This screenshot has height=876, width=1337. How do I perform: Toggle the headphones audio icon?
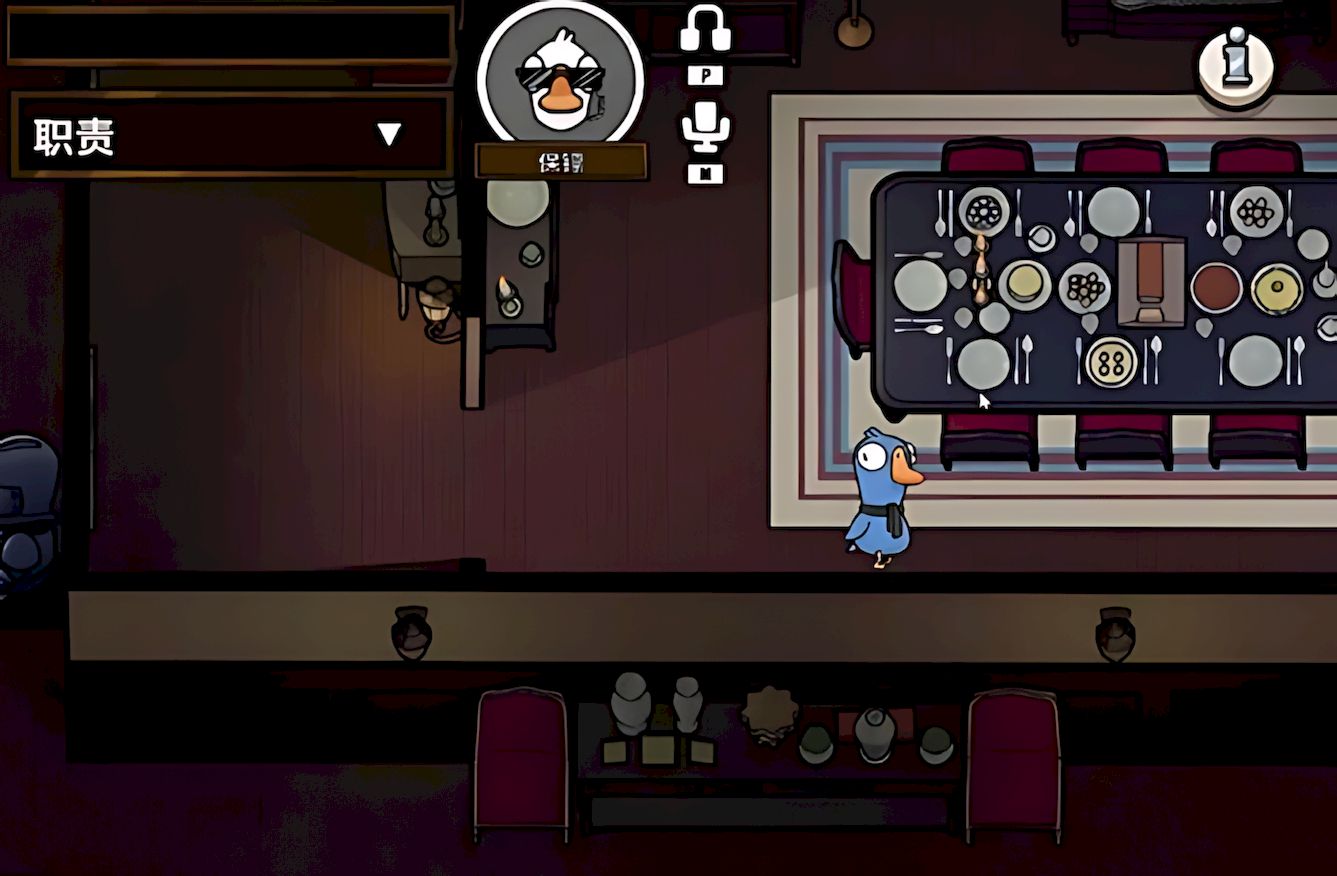pyautogui.click(x=705, y=29)
